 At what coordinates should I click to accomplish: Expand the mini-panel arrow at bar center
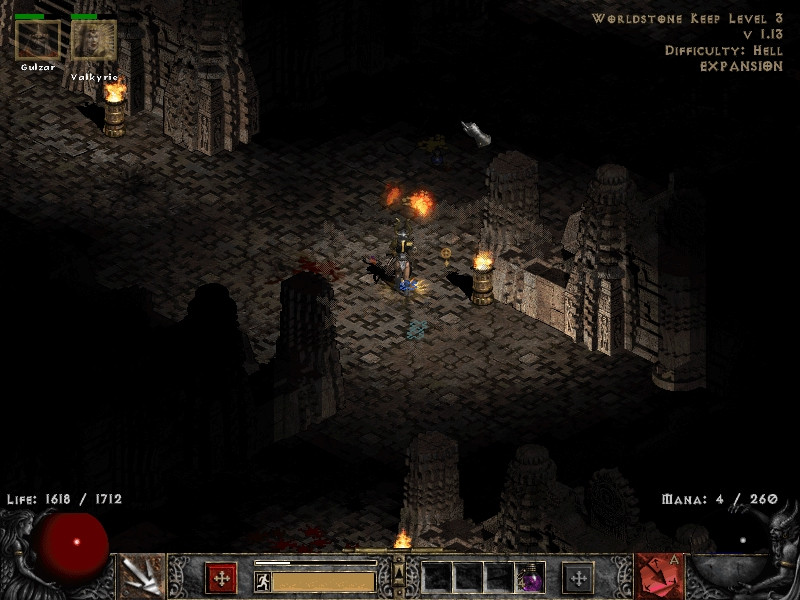pyautogui.click(x=400, y=574)
